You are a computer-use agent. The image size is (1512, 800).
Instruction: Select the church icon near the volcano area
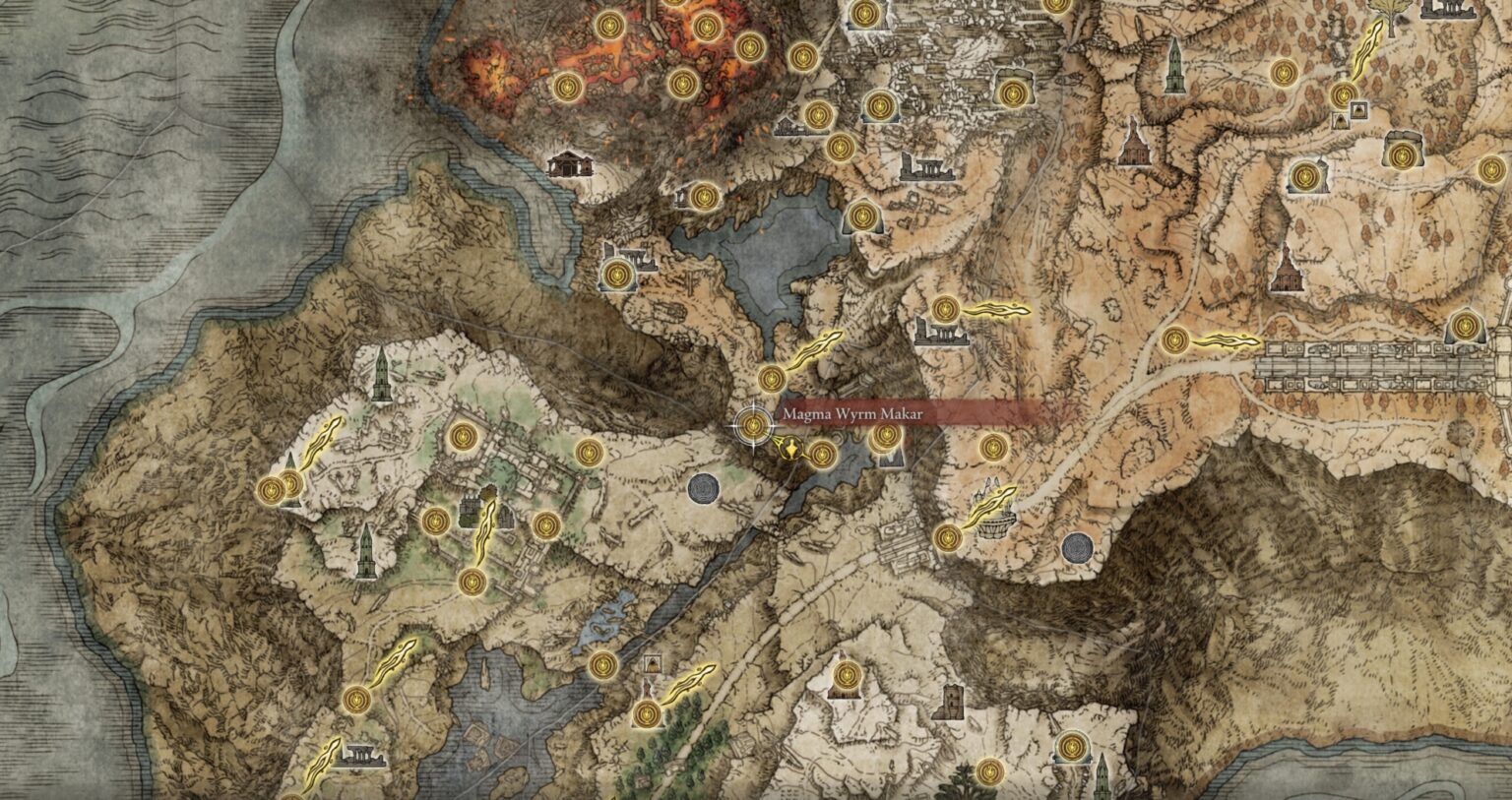pyautogui.click(x=569, y=165)
